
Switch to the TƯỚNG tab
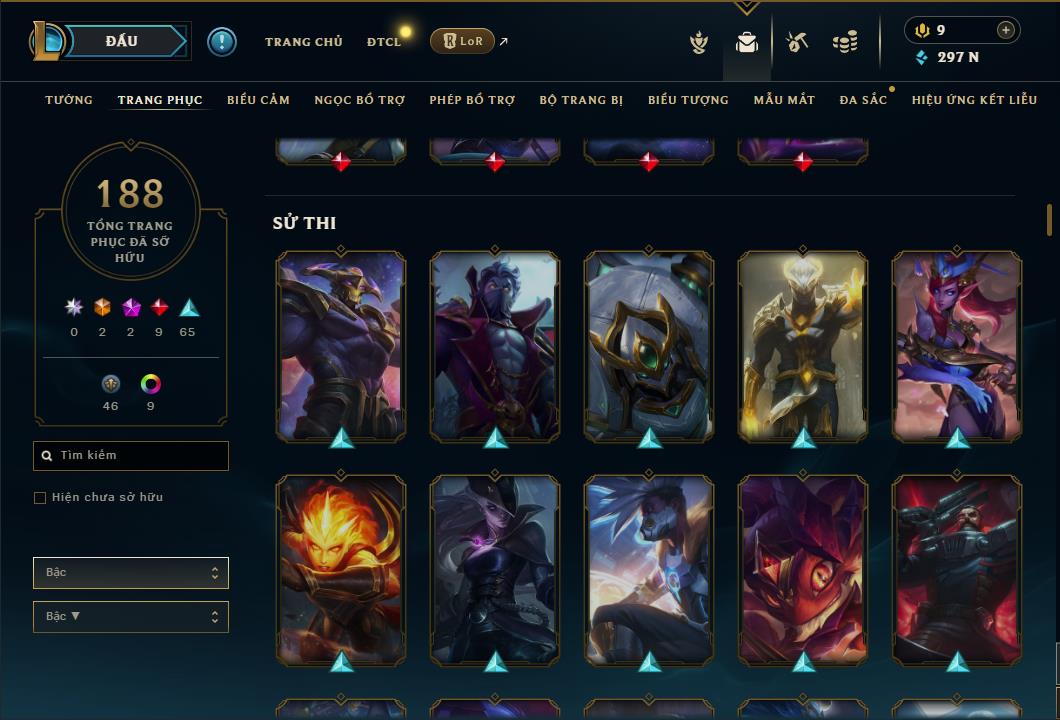tap(69, 100)
